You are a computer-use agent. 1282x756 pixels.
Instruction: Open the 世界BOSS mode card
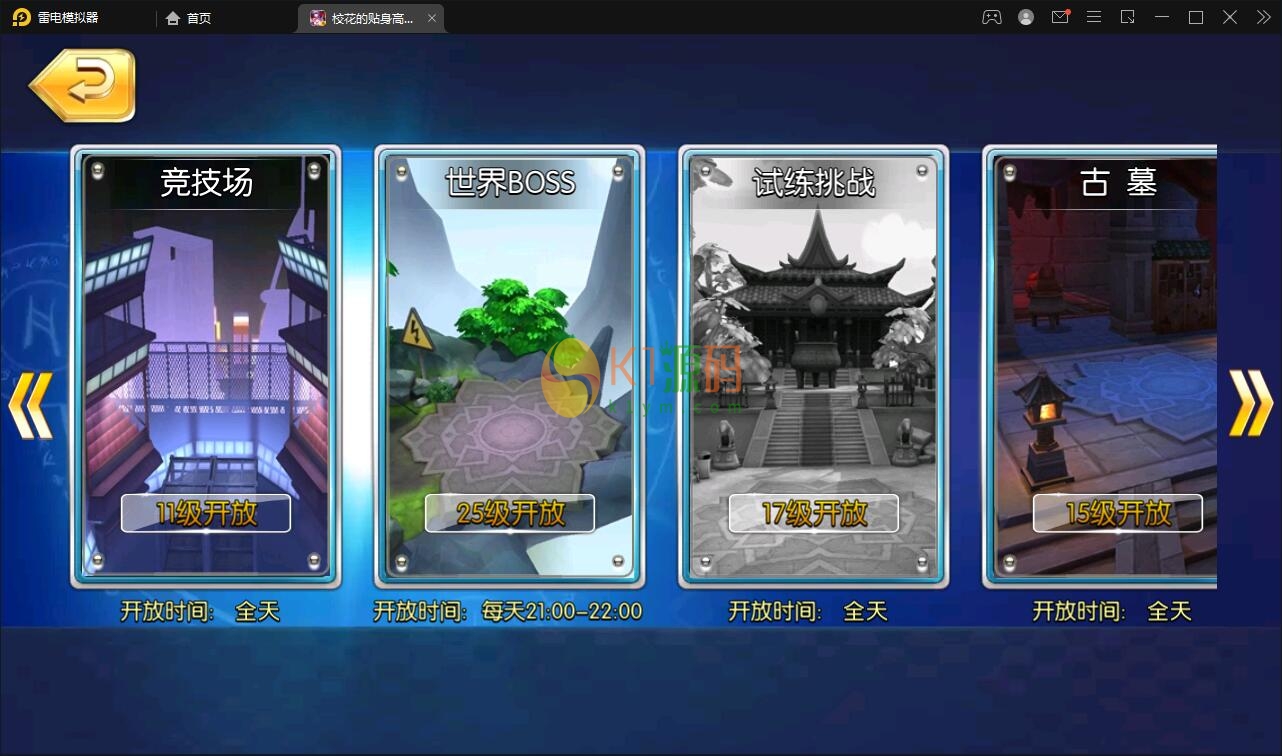pyautogui.click(x=510, y=350)
